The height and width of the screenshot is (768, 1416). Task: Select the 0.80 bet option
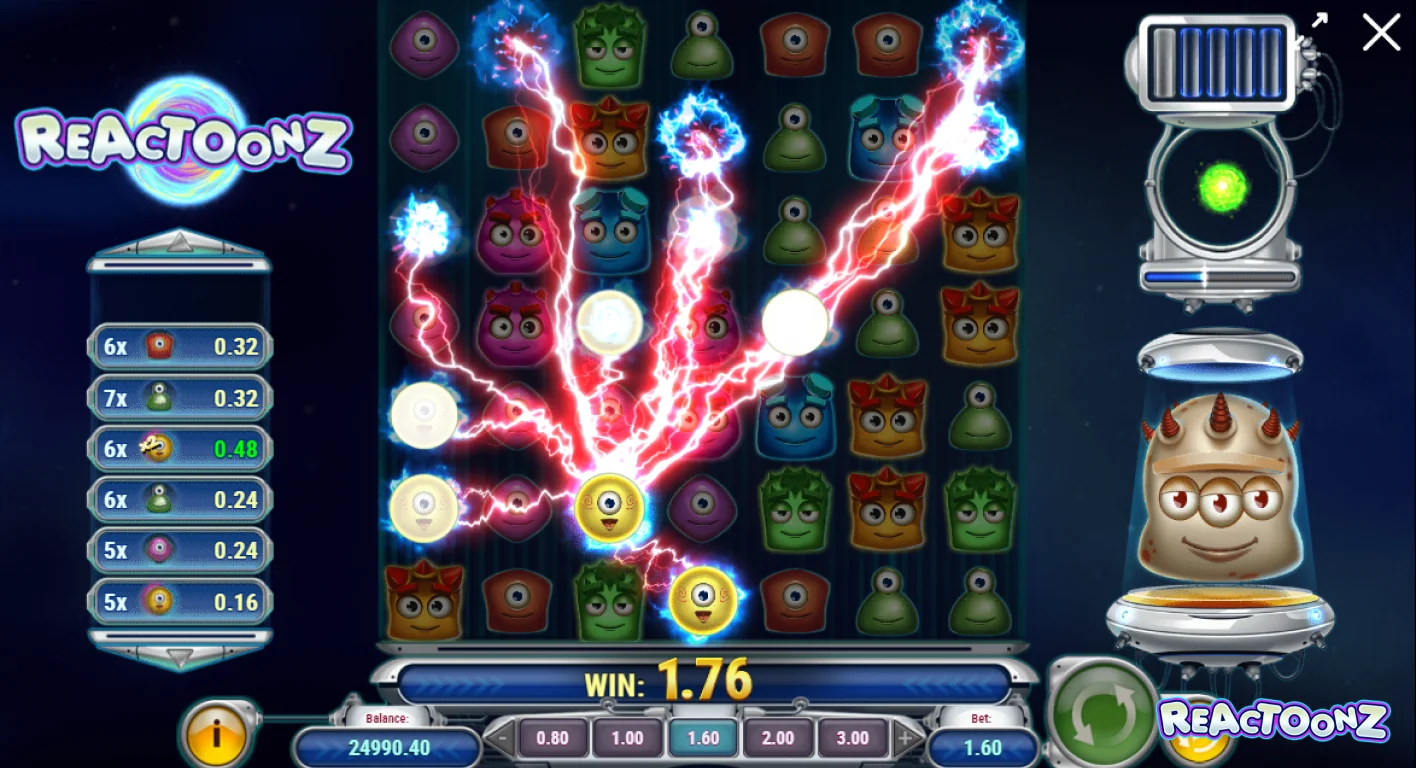553,737
